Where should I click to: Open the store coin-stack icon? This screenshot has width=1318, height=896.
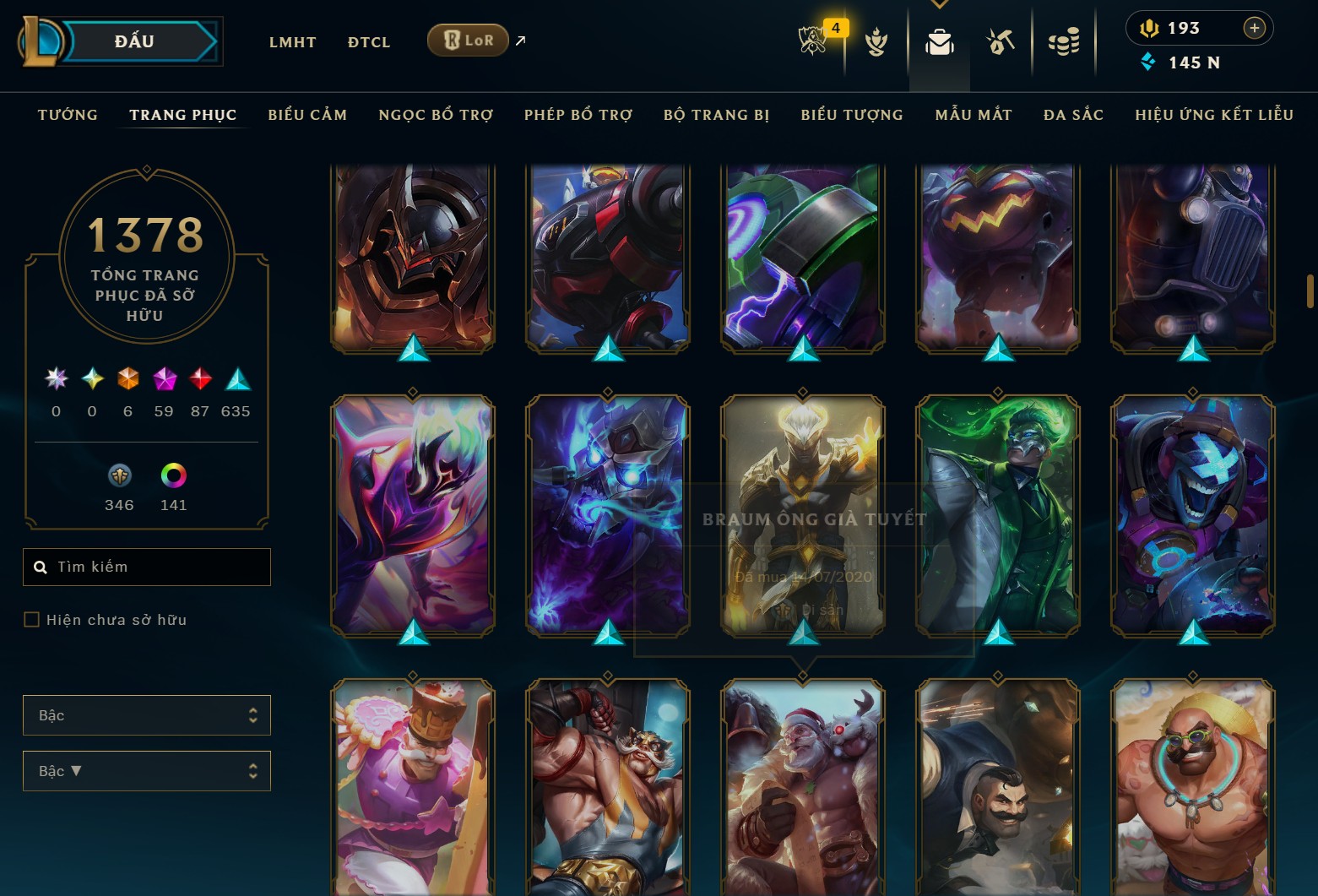(x=1064, y=40)
